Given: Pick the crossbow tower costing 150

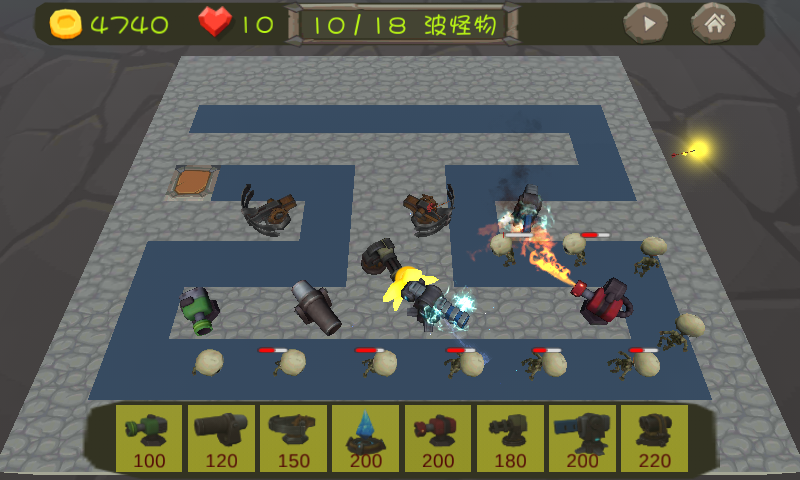Looking at the screenshot, I should click(293, 438).
